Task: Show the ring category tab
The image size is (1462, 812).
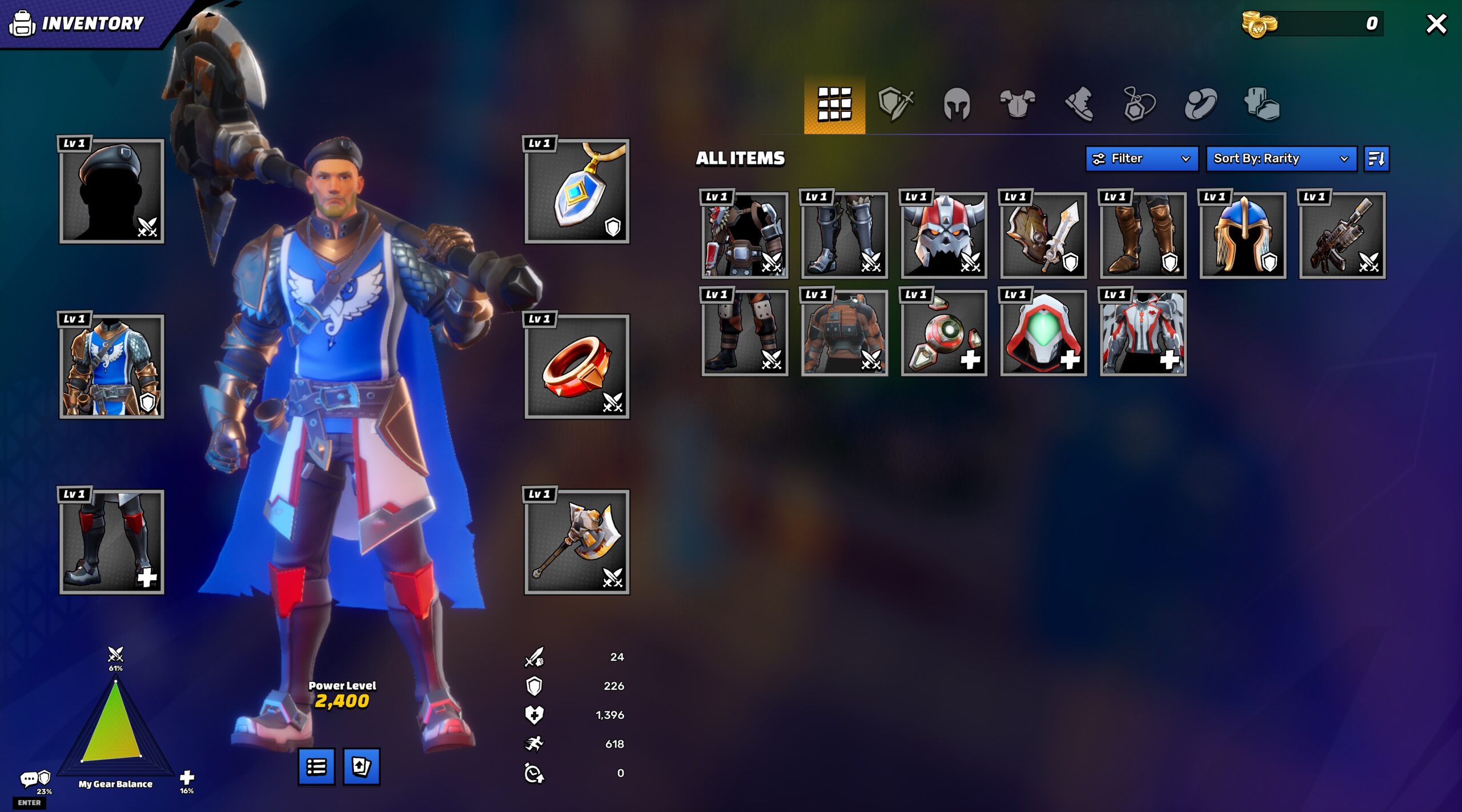Action: pos(1200,104)
